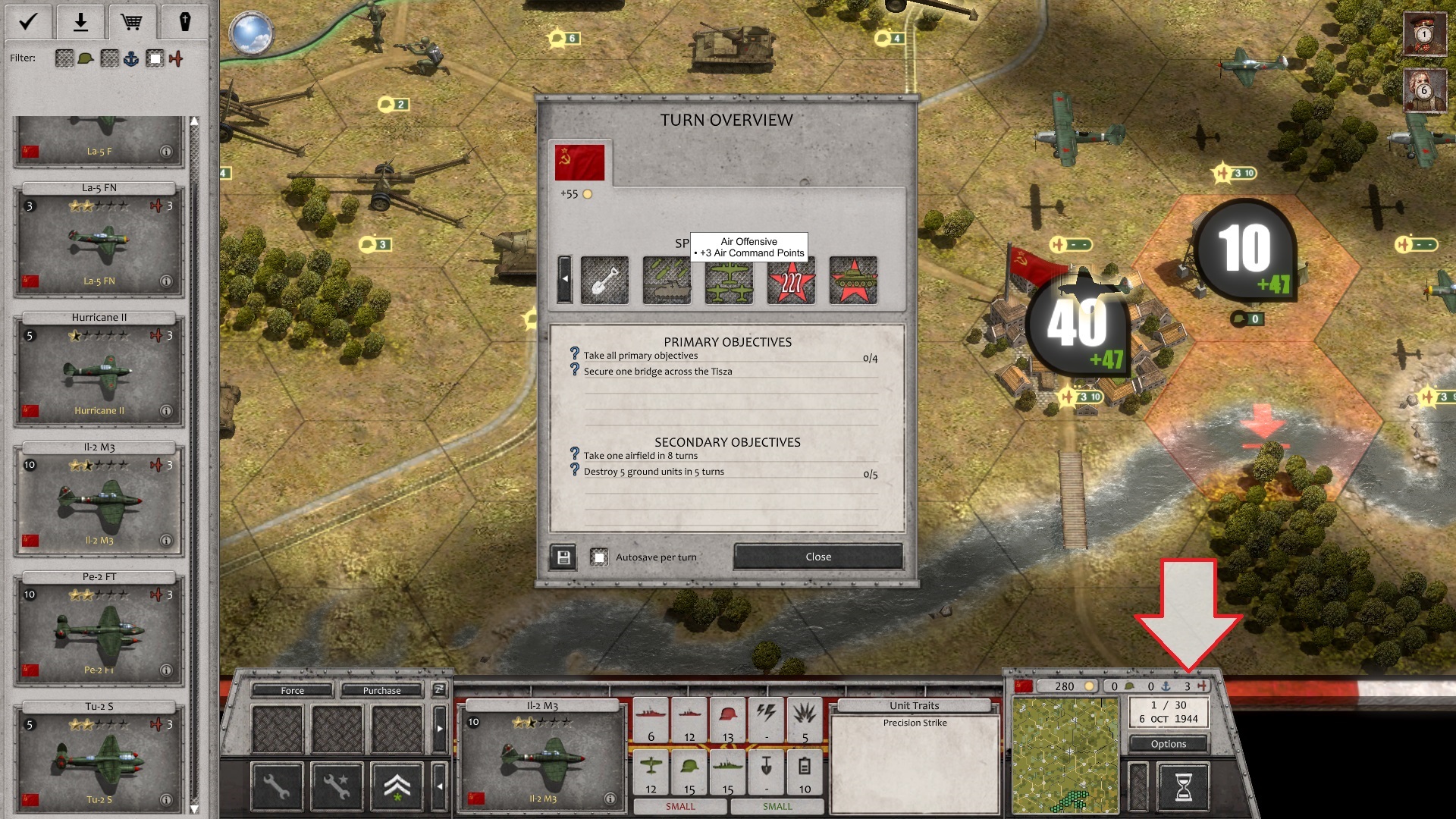Click the globe icon

click(x=251, y=33)
